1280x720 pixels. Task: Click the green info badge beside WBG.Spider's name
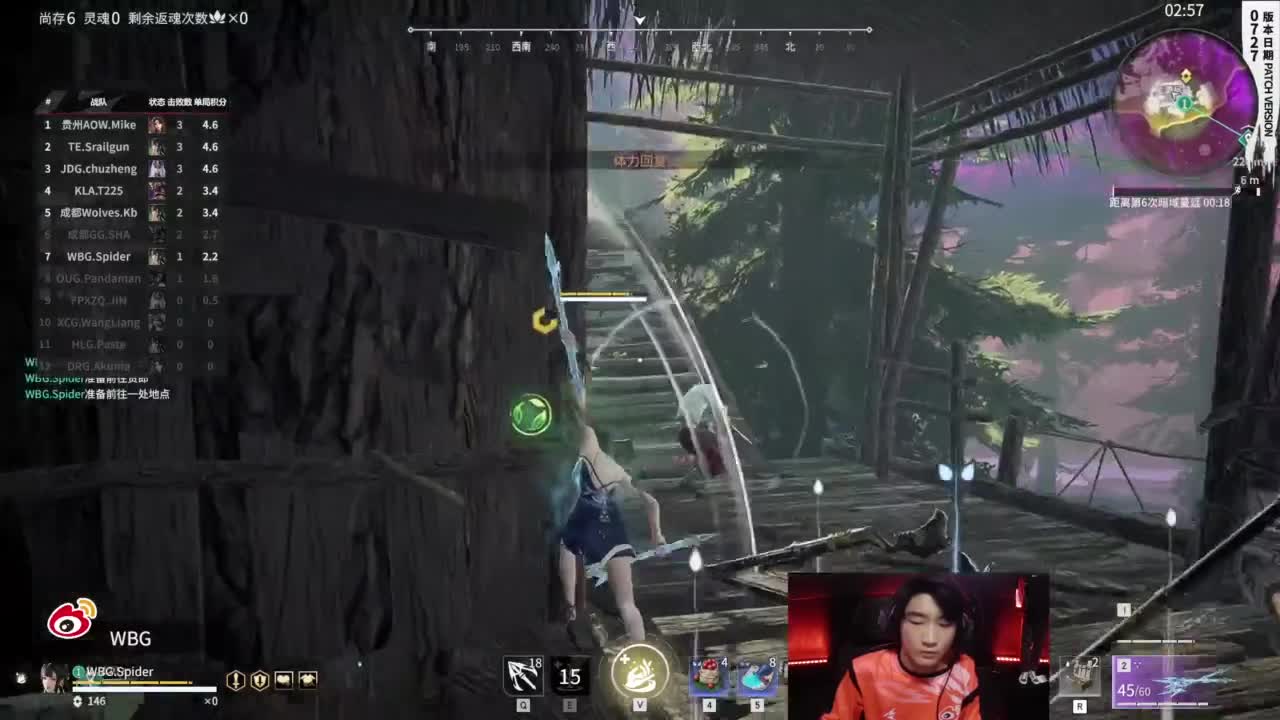(x=77, y=672)
